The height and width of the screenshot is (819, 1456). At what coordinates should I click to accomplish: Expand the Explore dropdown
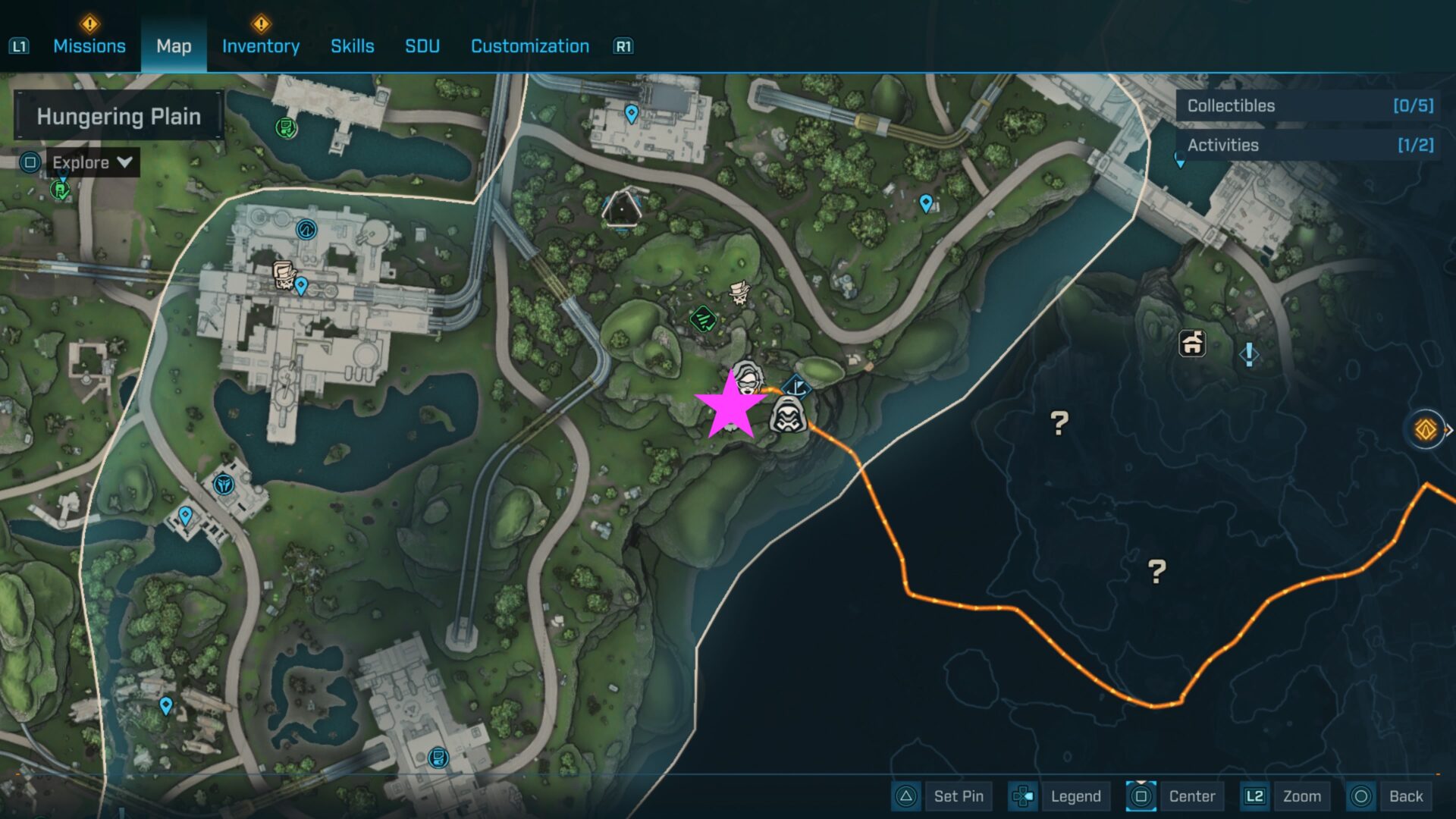pos(92,162)
